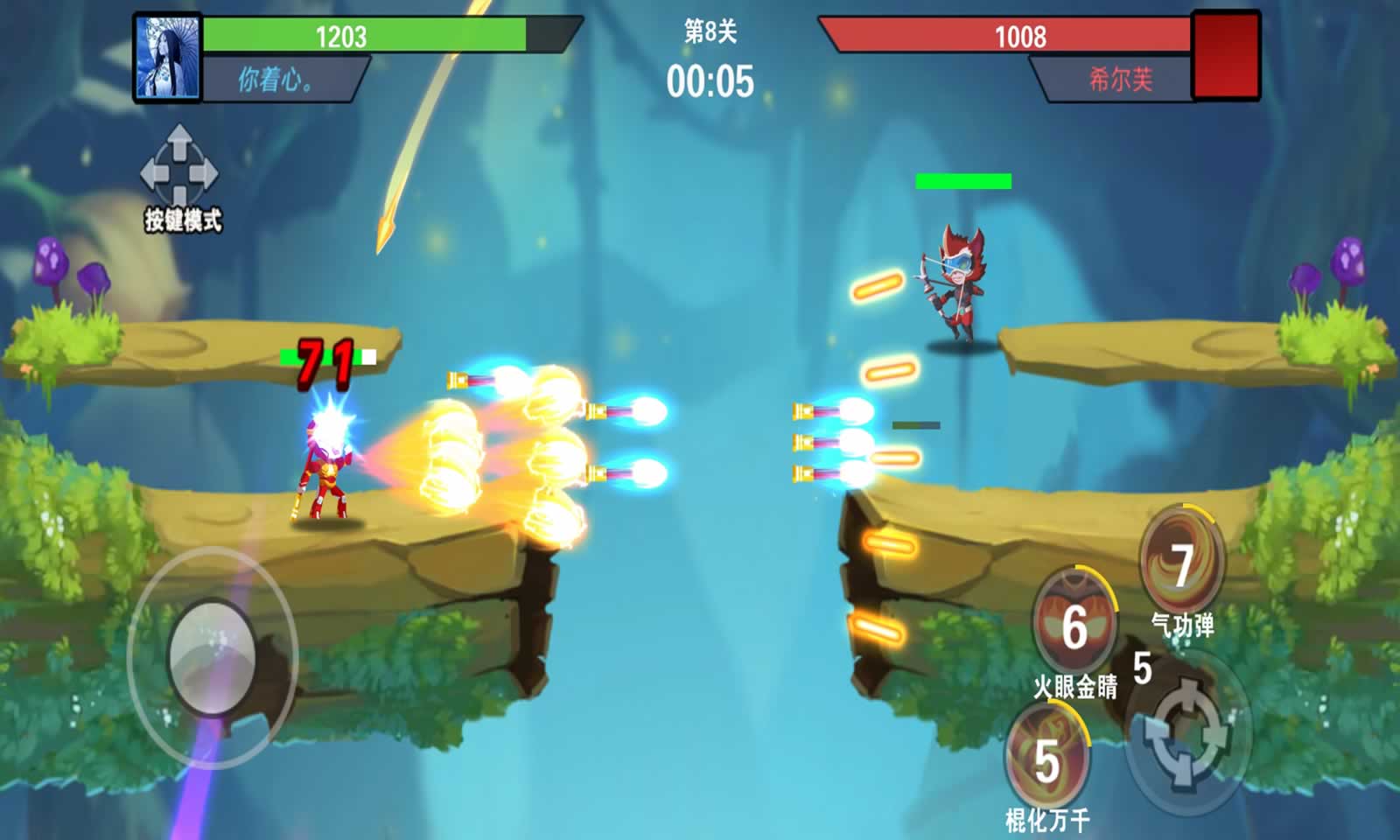The image size is (1400, 840).
Task: Use the 火眼金睛 skill
Action: (x=1074, y=625)
